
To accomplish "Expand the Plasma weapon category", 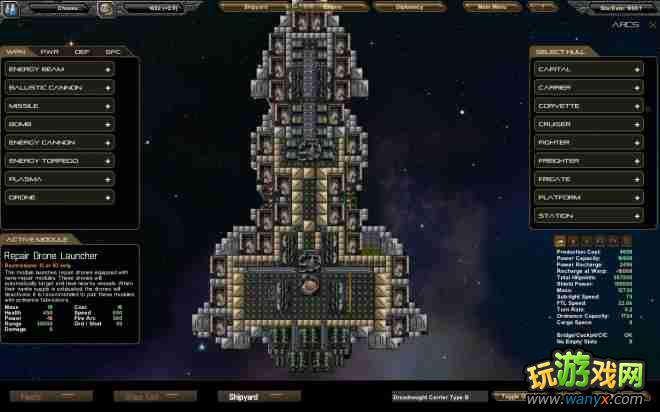I will 58,179.
